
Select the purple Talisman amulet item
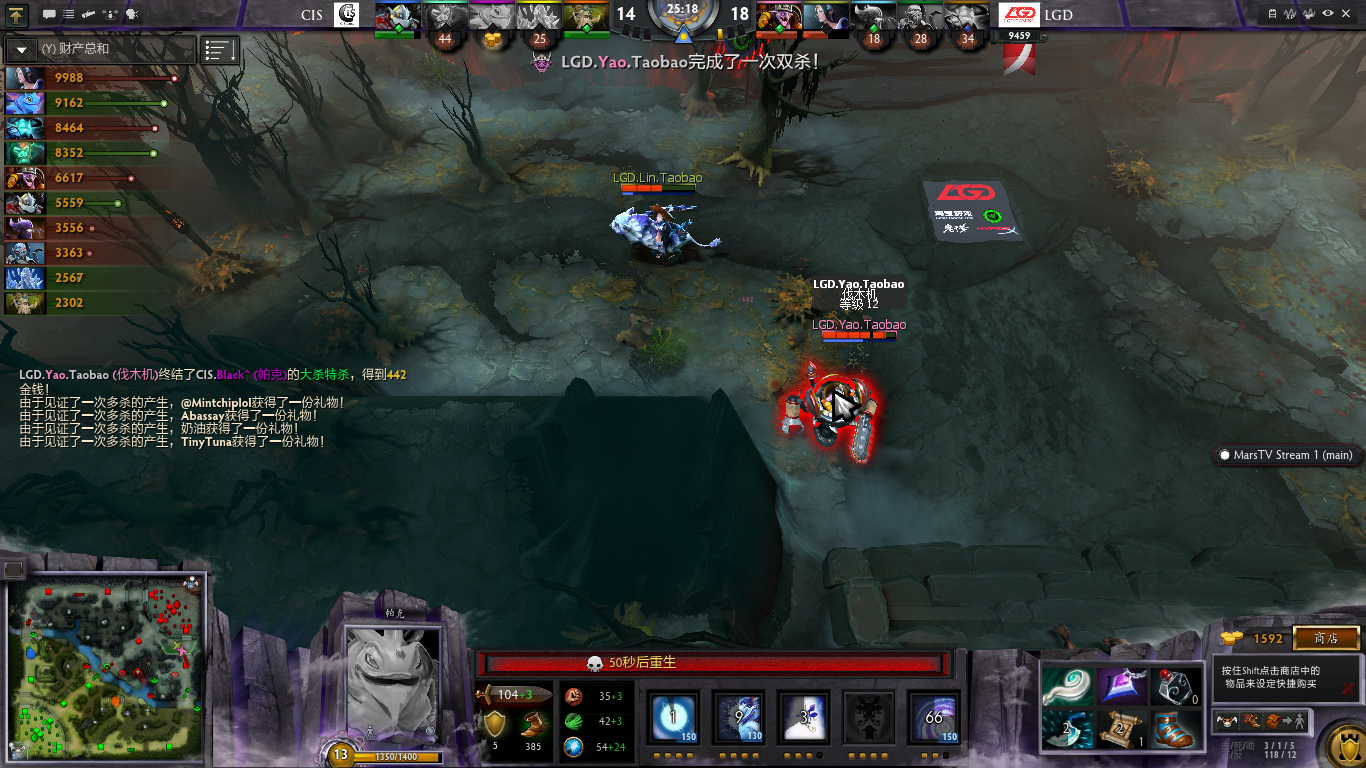coord(1122,686)
